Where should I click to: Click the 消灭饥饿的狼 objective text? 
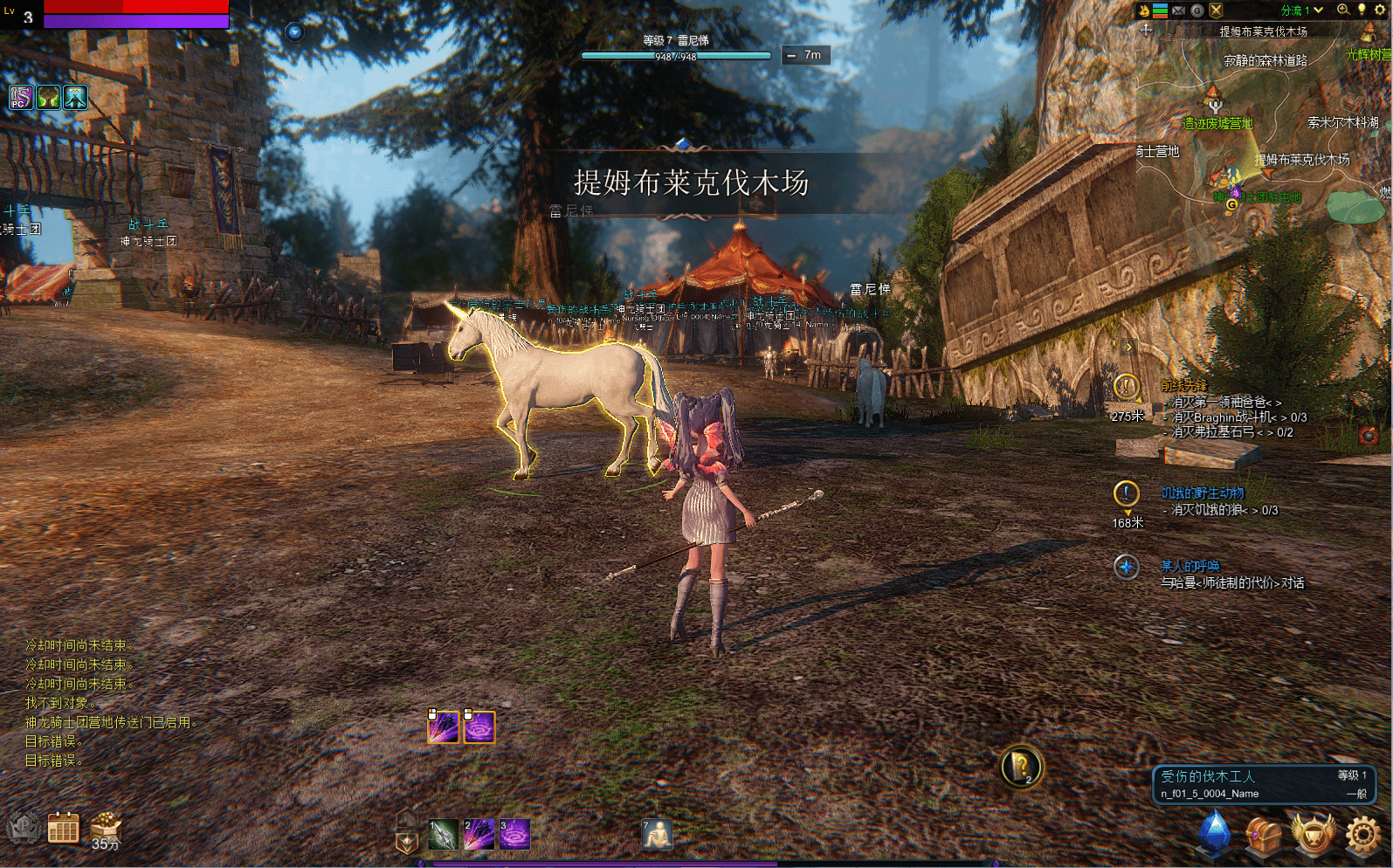pos(1214,509)
